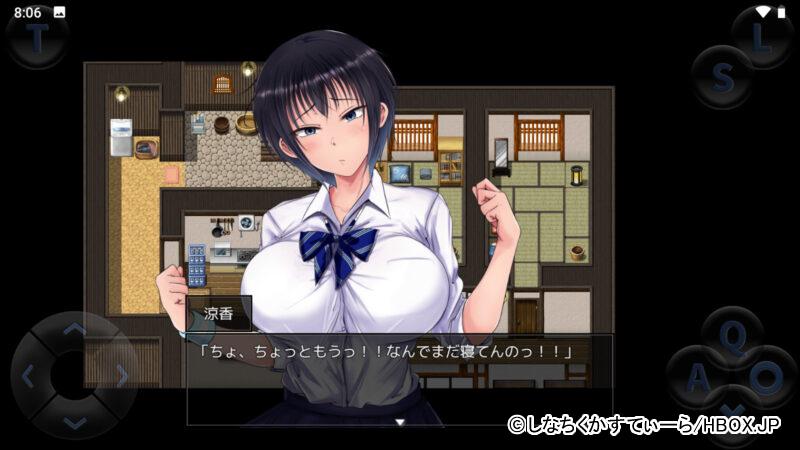Tap the D-pad up arrow

click(75, 329)
